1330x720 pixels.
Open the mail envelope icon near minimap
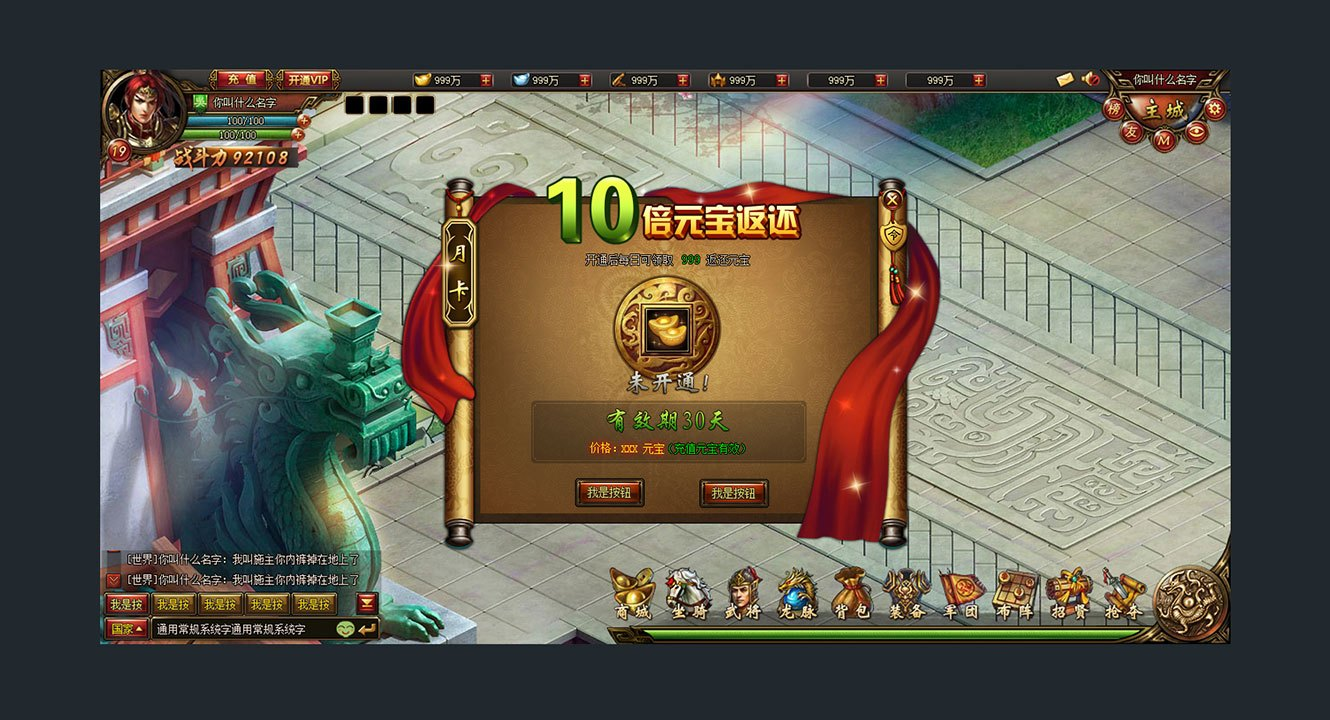tap(1064, 79)
